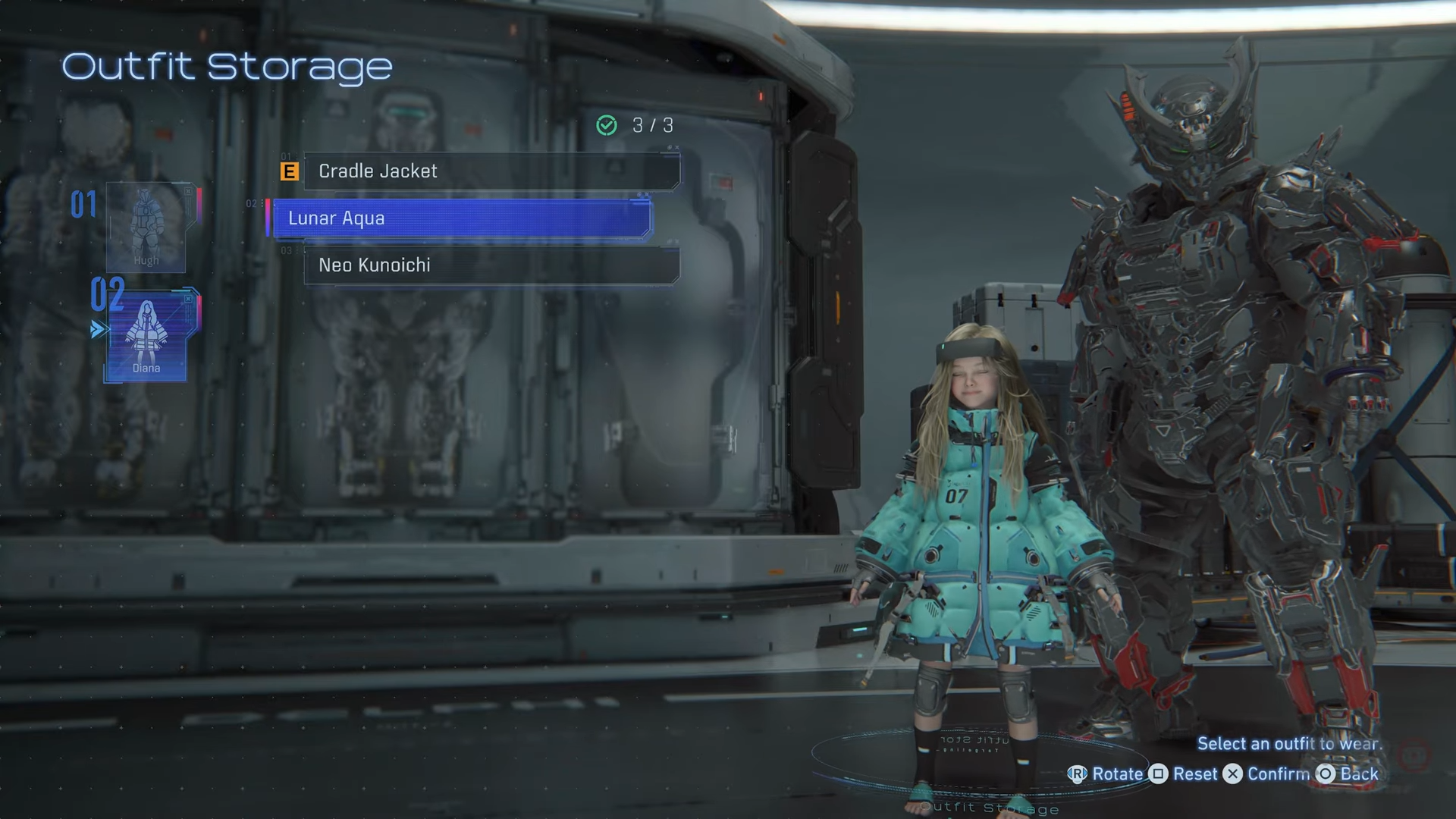Choose the Lunar Aqua outfit
Image resolution: width=1456 pixels, height=819 pixels.
(x=461, y=218)
